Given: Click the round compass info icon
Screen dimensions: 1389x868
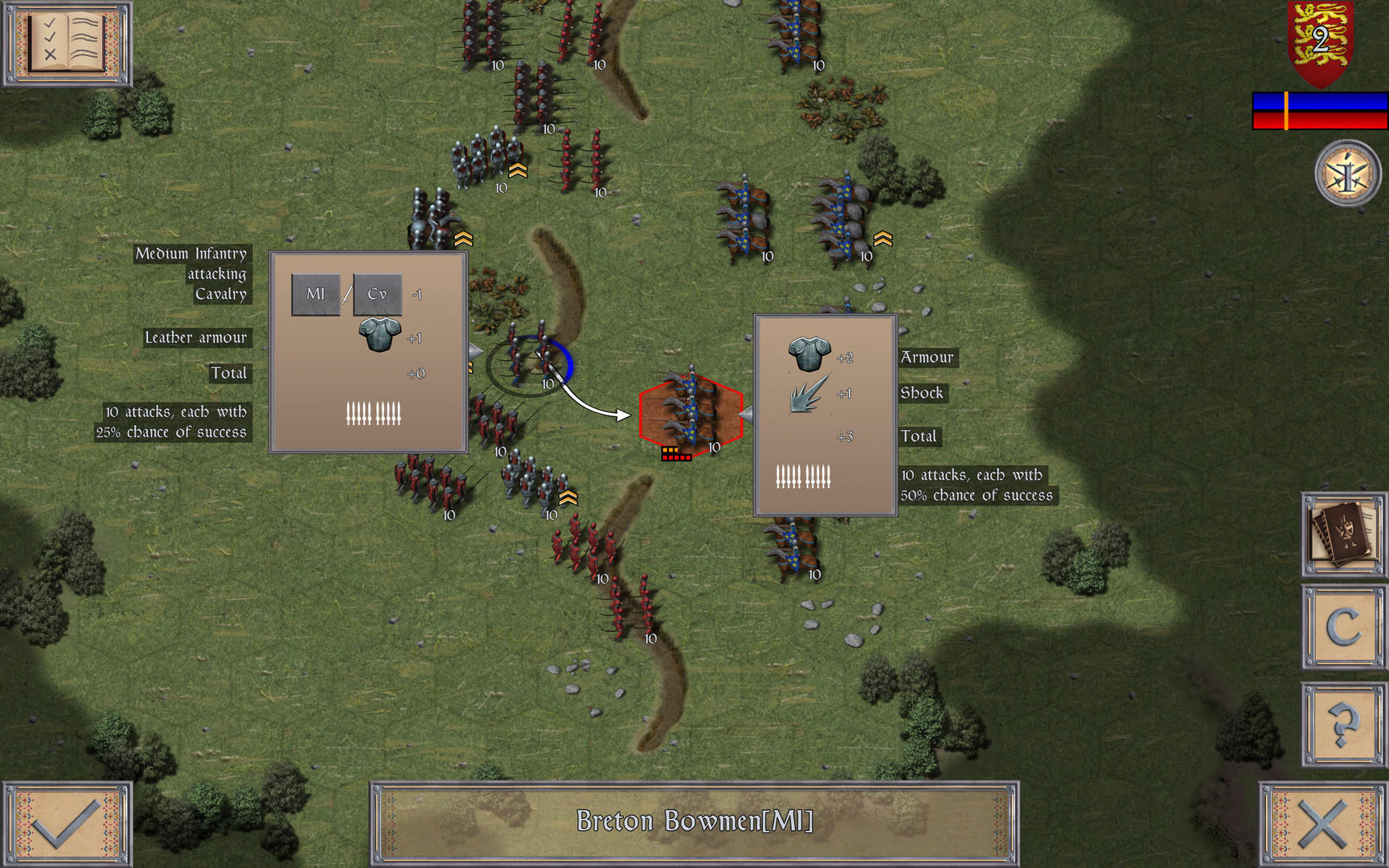Looking at the screenshot, I should point(1347,174).
